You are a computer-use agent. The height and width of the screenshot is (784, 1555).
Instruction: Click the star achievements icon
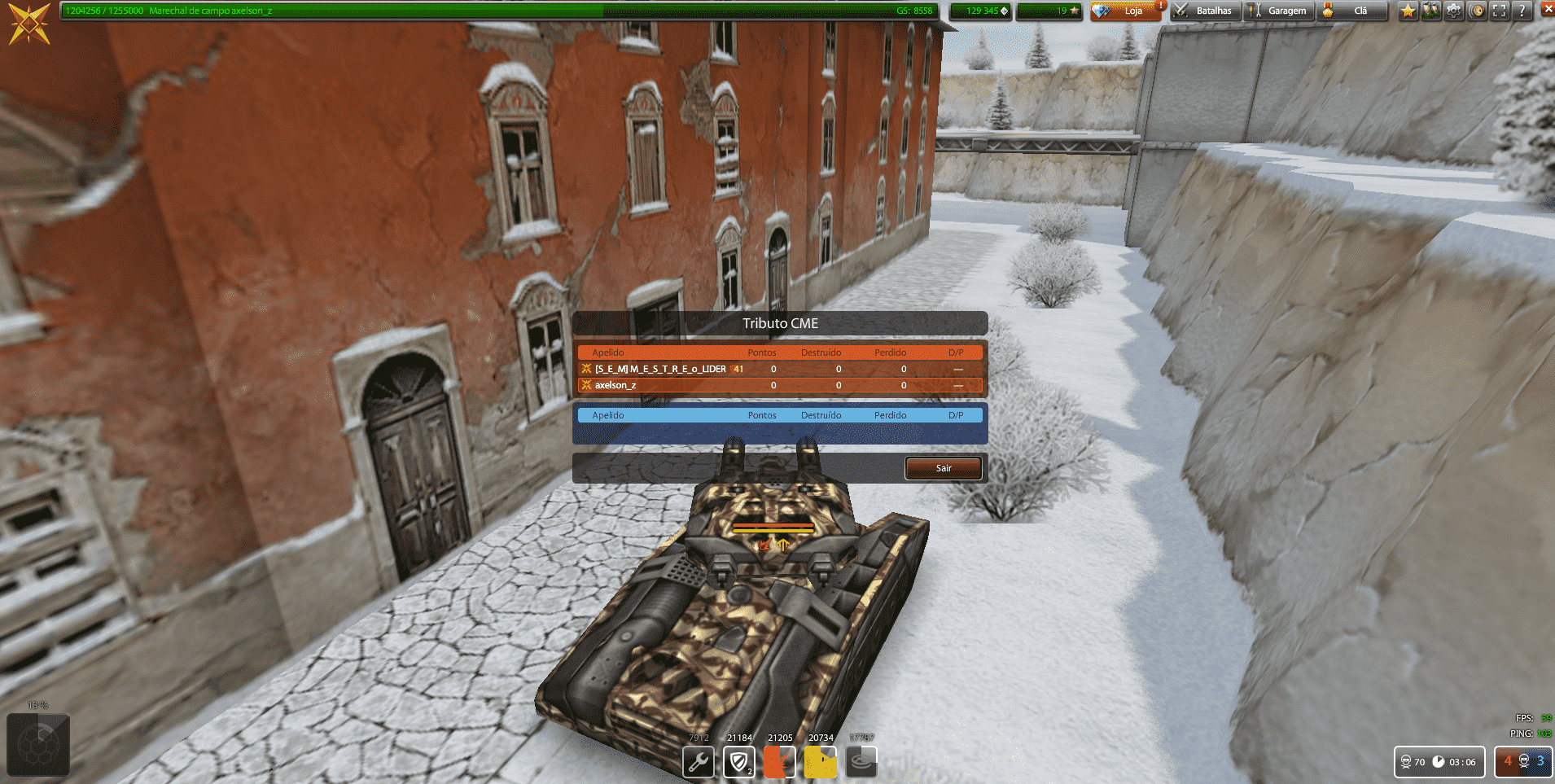coord(1408,11)
